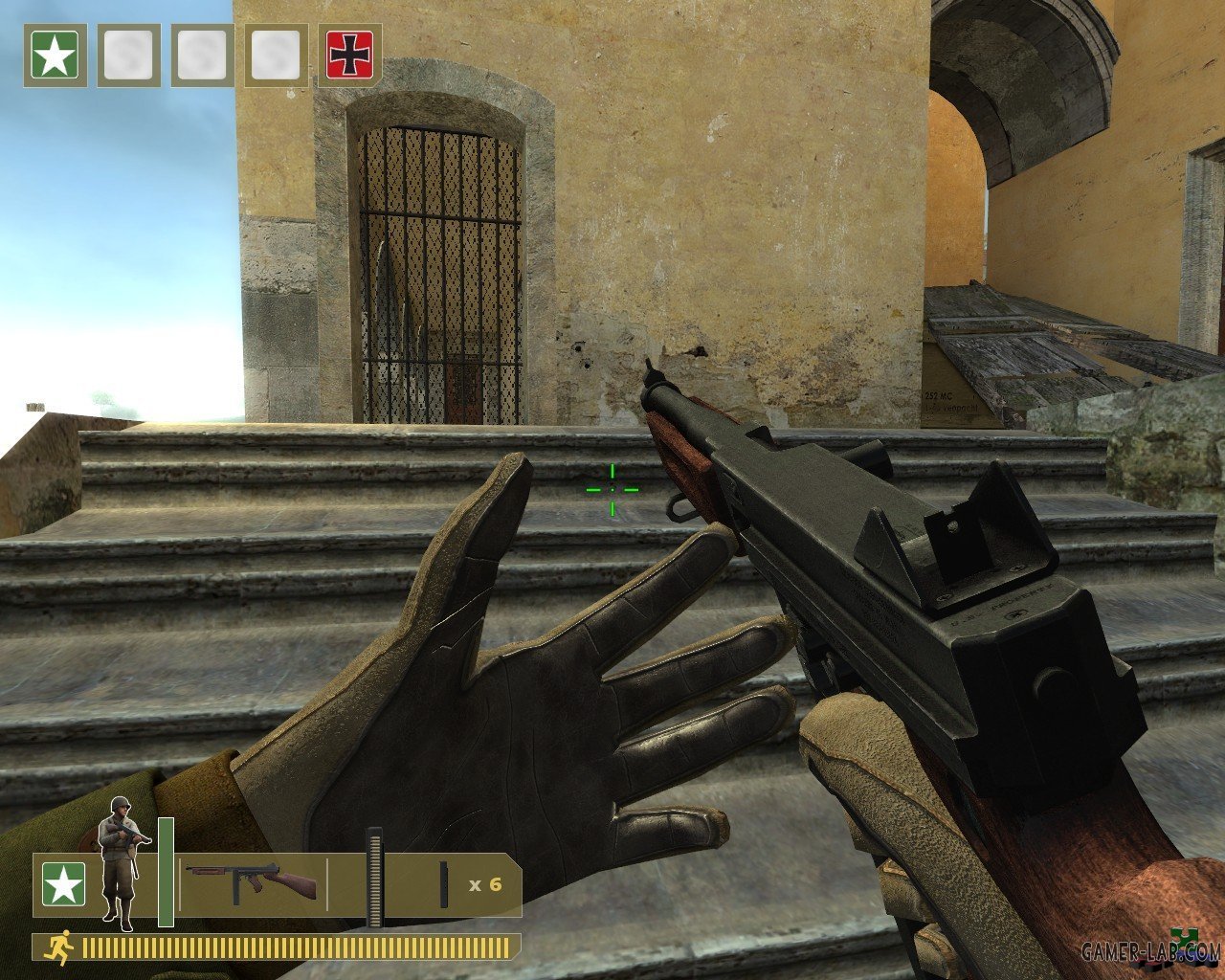Click the Allied star capture flag at top

[56, 56]
